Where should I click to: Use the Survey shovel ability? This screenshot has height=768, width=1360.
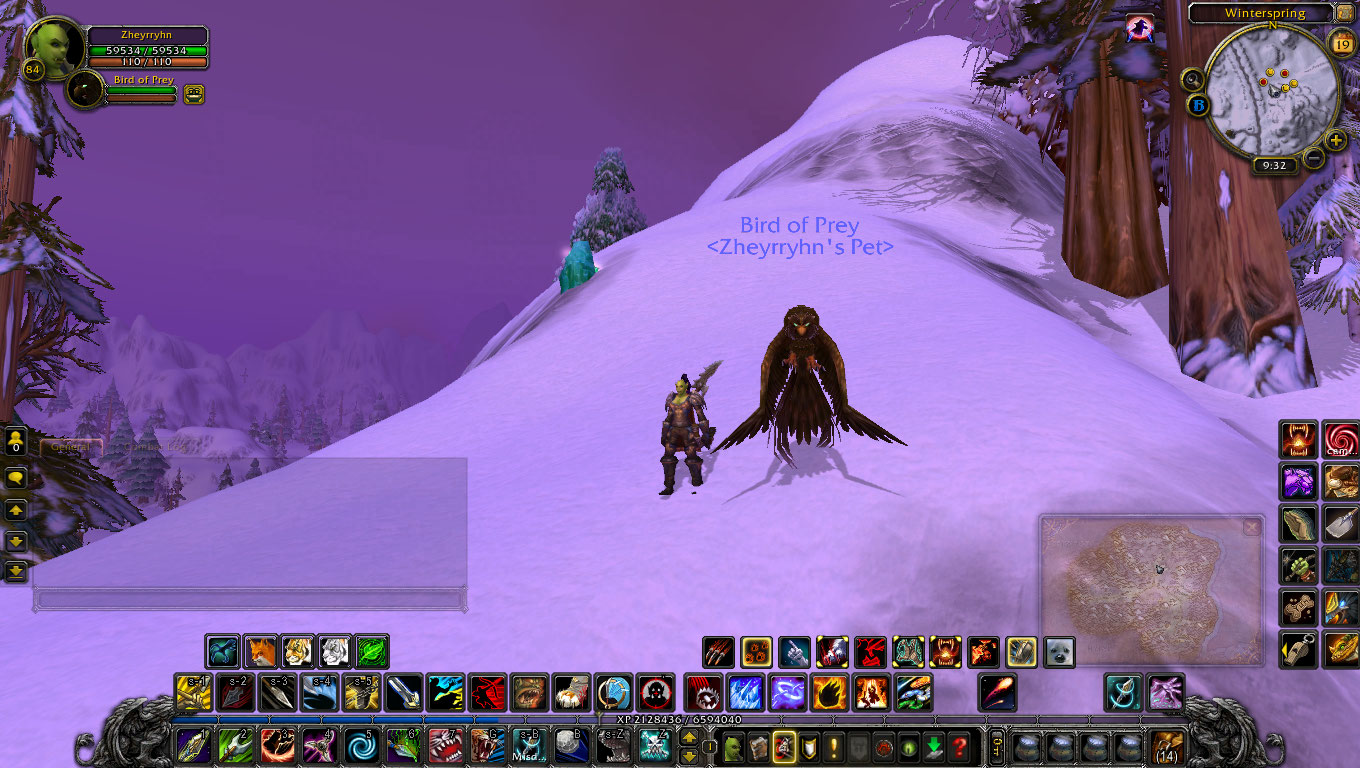(1340, 524)
